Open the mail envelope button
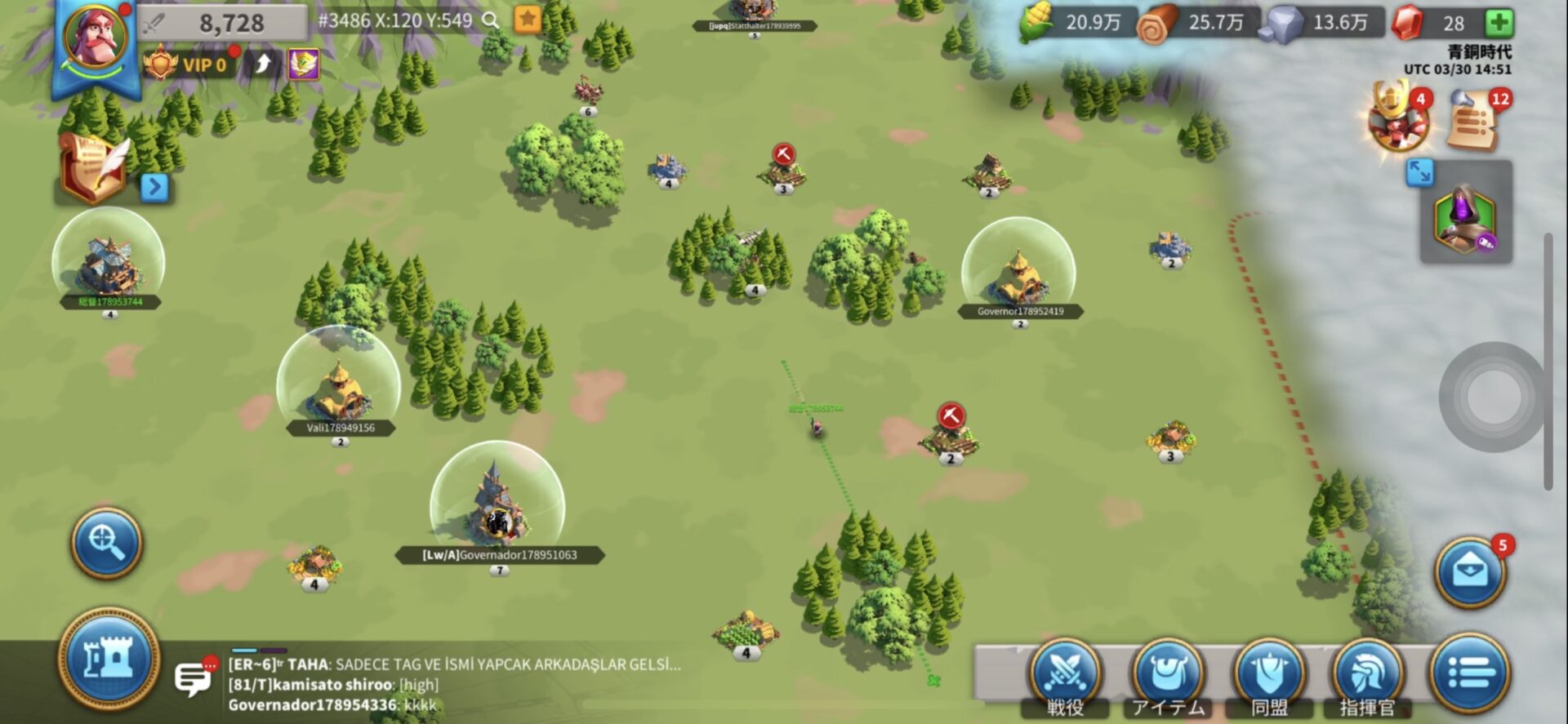This screenshot has height=724, width=1568. coord(1469,572)
